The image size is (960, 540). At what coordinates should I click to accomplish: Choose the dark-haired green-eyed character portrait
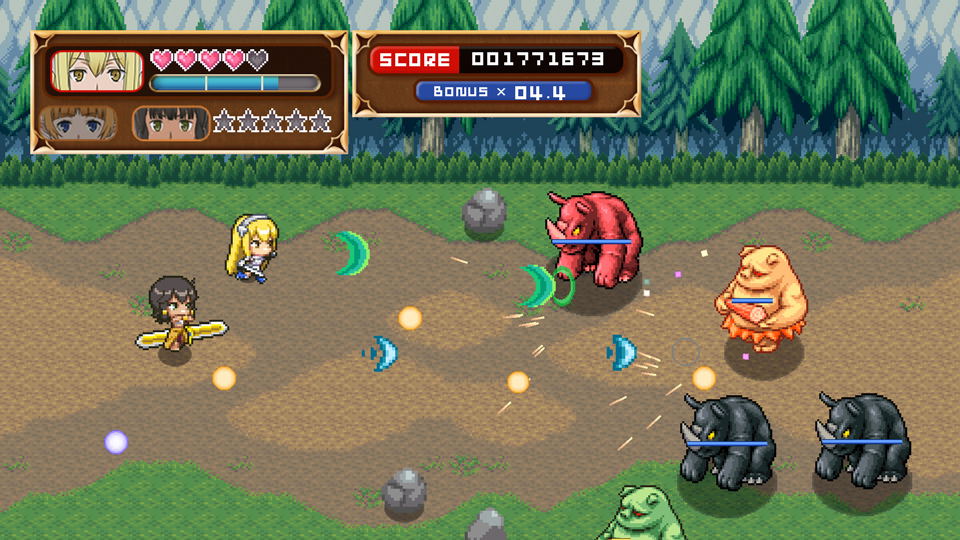(171, 123)
